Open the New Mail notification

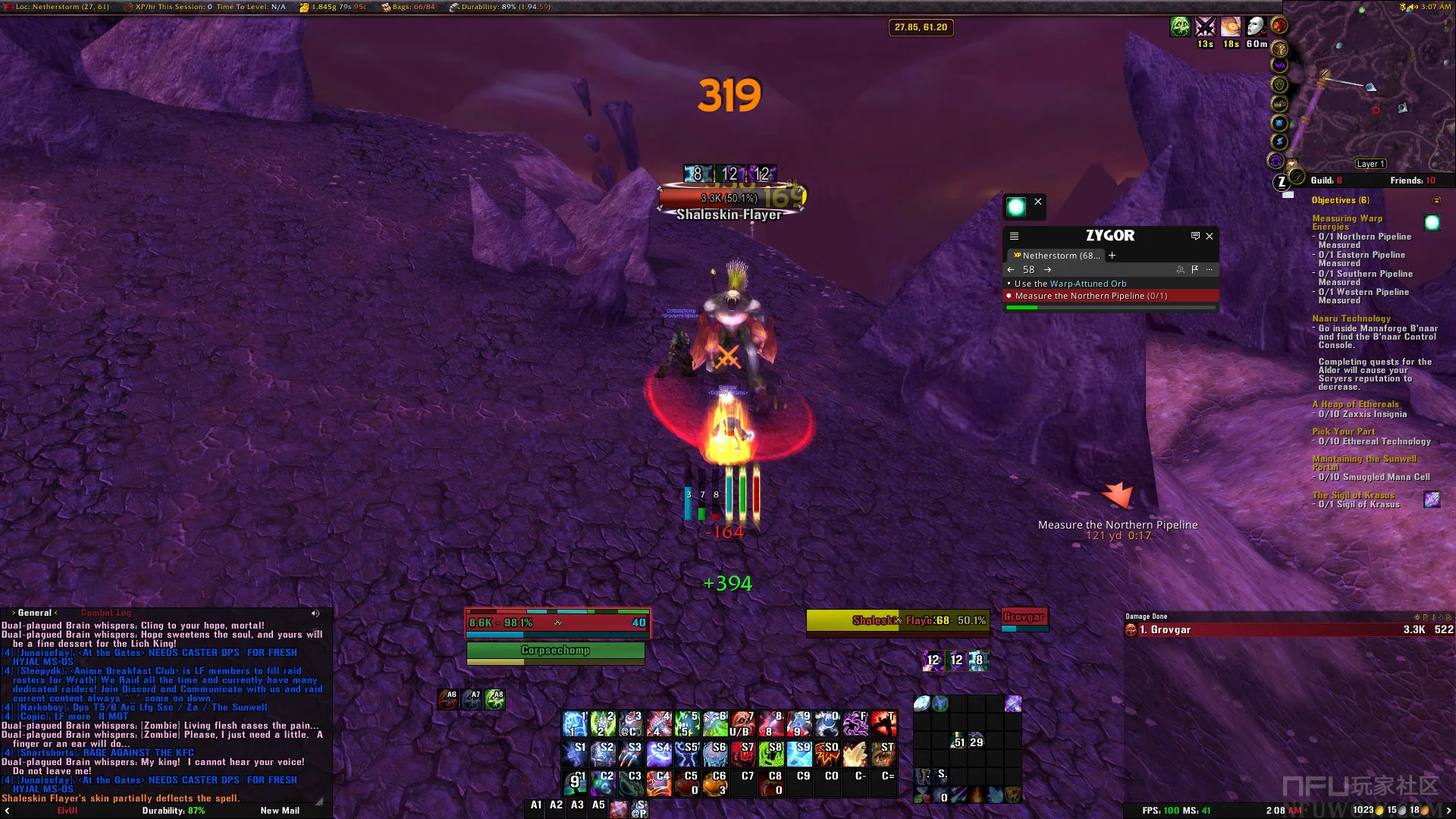(280, 811)
